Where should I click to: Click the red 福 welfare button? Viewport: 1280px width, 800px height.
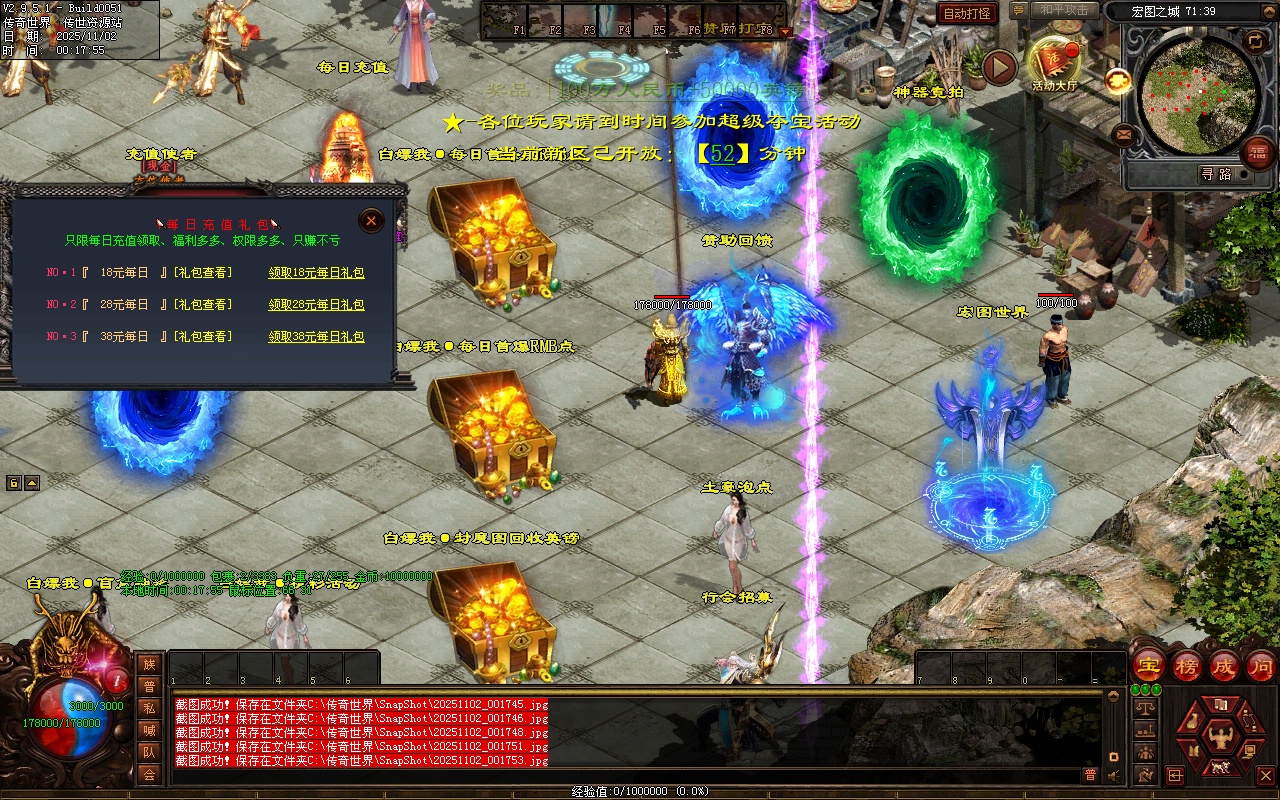pyautogui.click(x=1256, y=152)
